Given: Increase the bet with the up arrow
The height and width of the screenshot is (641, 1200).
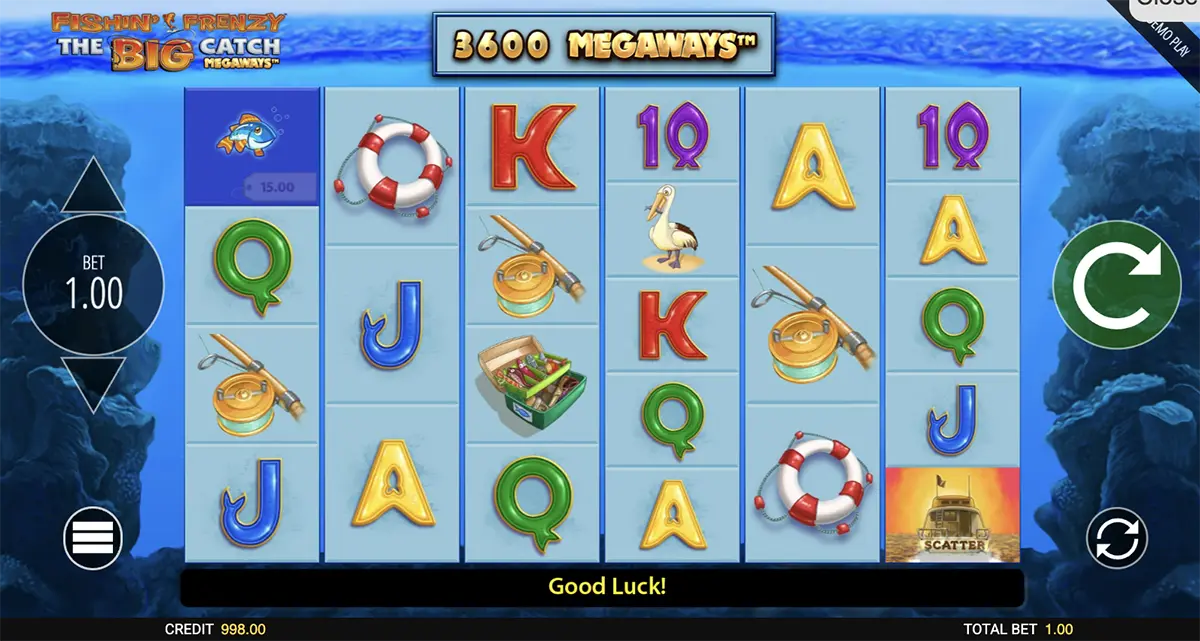Looking at the screenshot, I should (93, 187).
